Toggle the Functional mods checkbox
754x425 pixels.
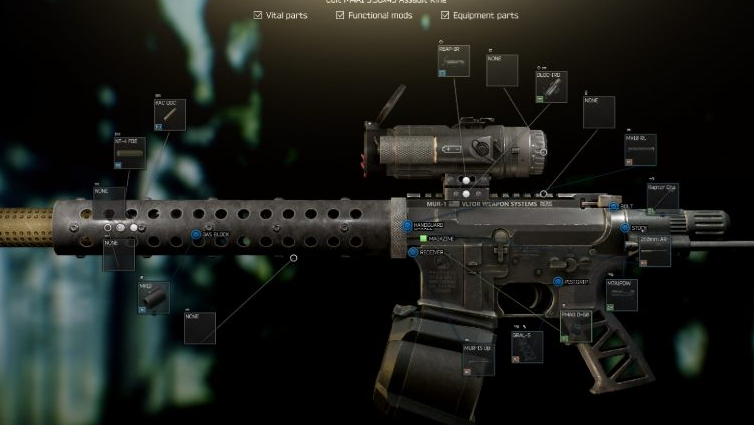tap(340, 16)
